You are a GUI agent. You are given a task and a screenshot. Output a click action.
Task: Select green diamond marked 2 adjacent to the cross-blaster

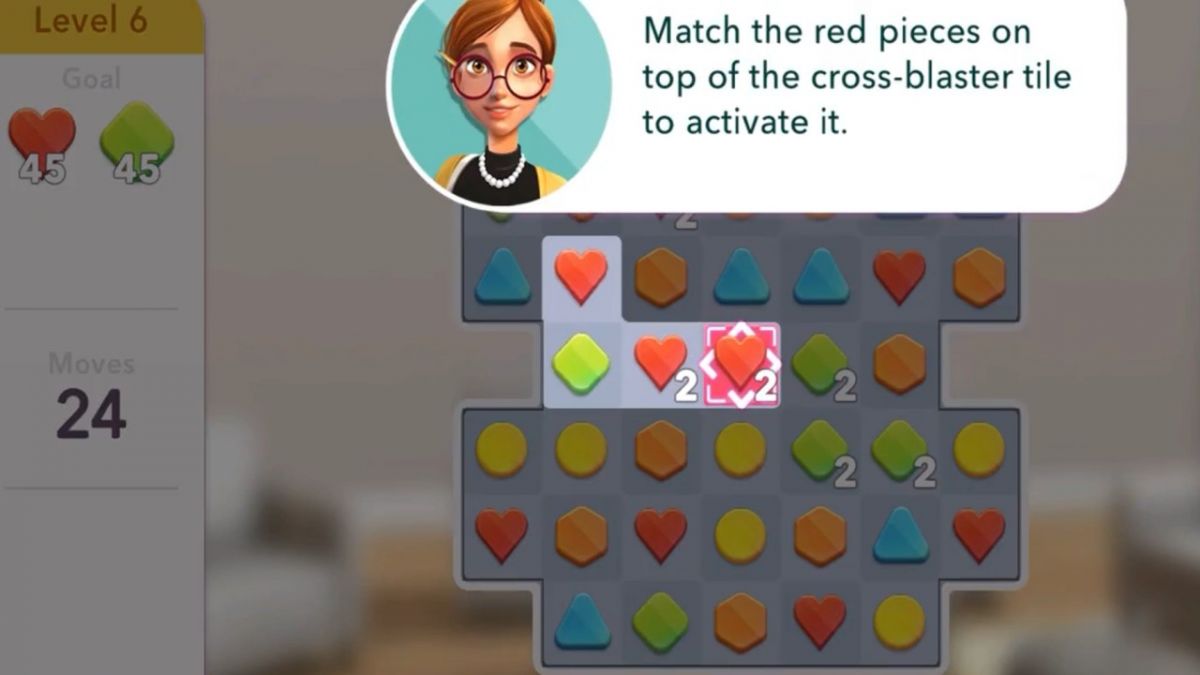click(x=820, y=362)
